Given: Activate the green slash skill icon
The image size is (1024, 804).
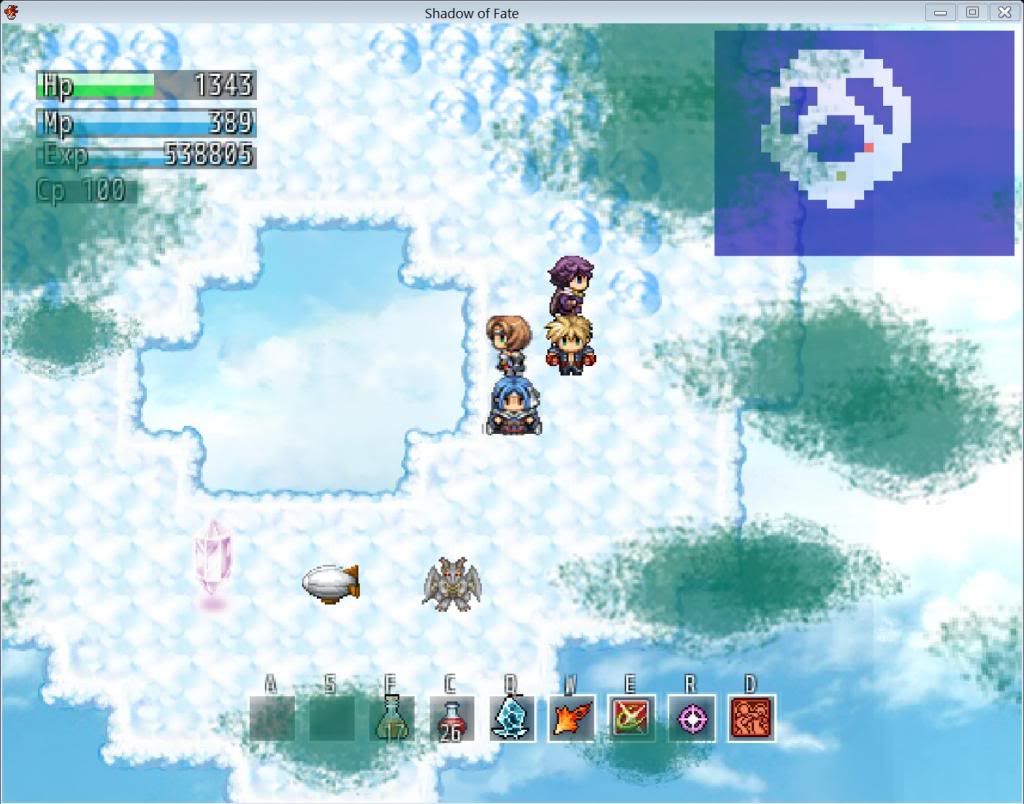Looking at the screenshot, I should coord(631,718).
